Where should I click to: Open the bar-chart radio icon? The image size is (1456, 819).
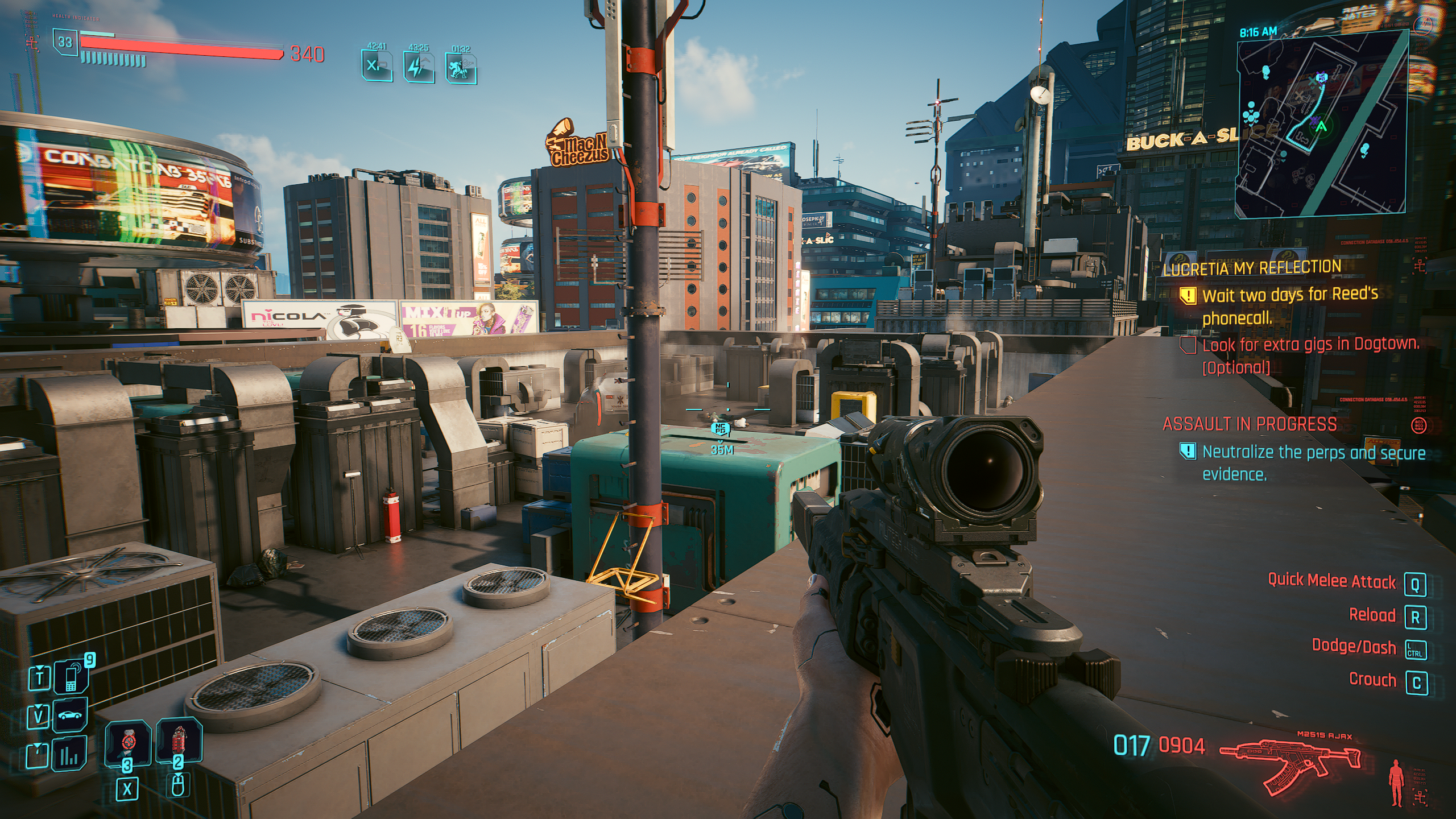click(70, 754)
